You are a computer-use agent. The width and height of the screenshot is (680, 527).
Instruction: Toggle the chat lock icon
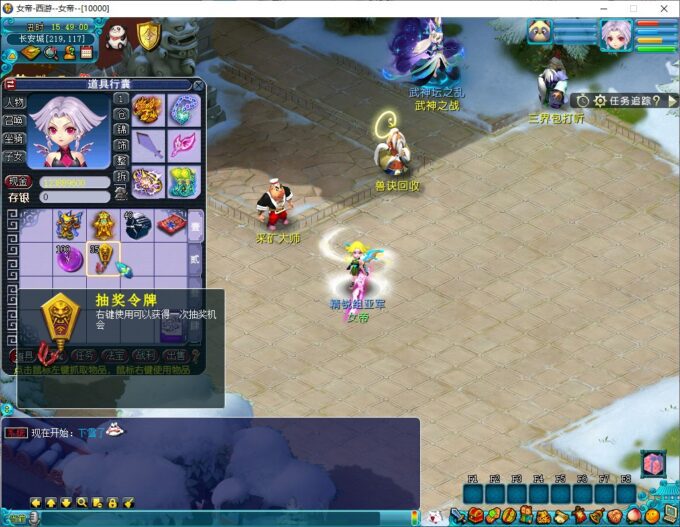(113, 502)
